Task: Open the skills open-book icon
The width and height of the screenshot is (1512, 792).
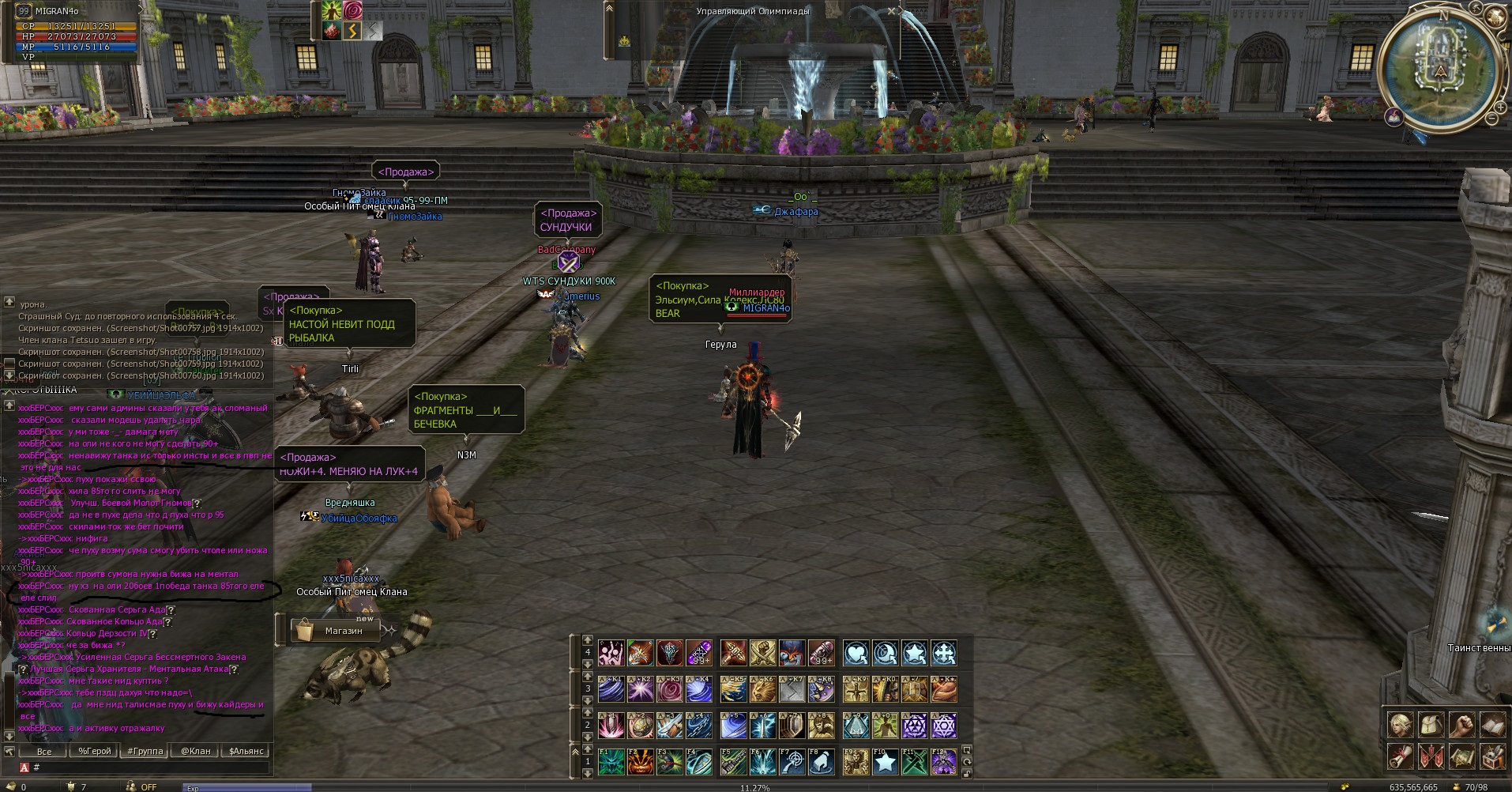Action: click(1491, 725)
